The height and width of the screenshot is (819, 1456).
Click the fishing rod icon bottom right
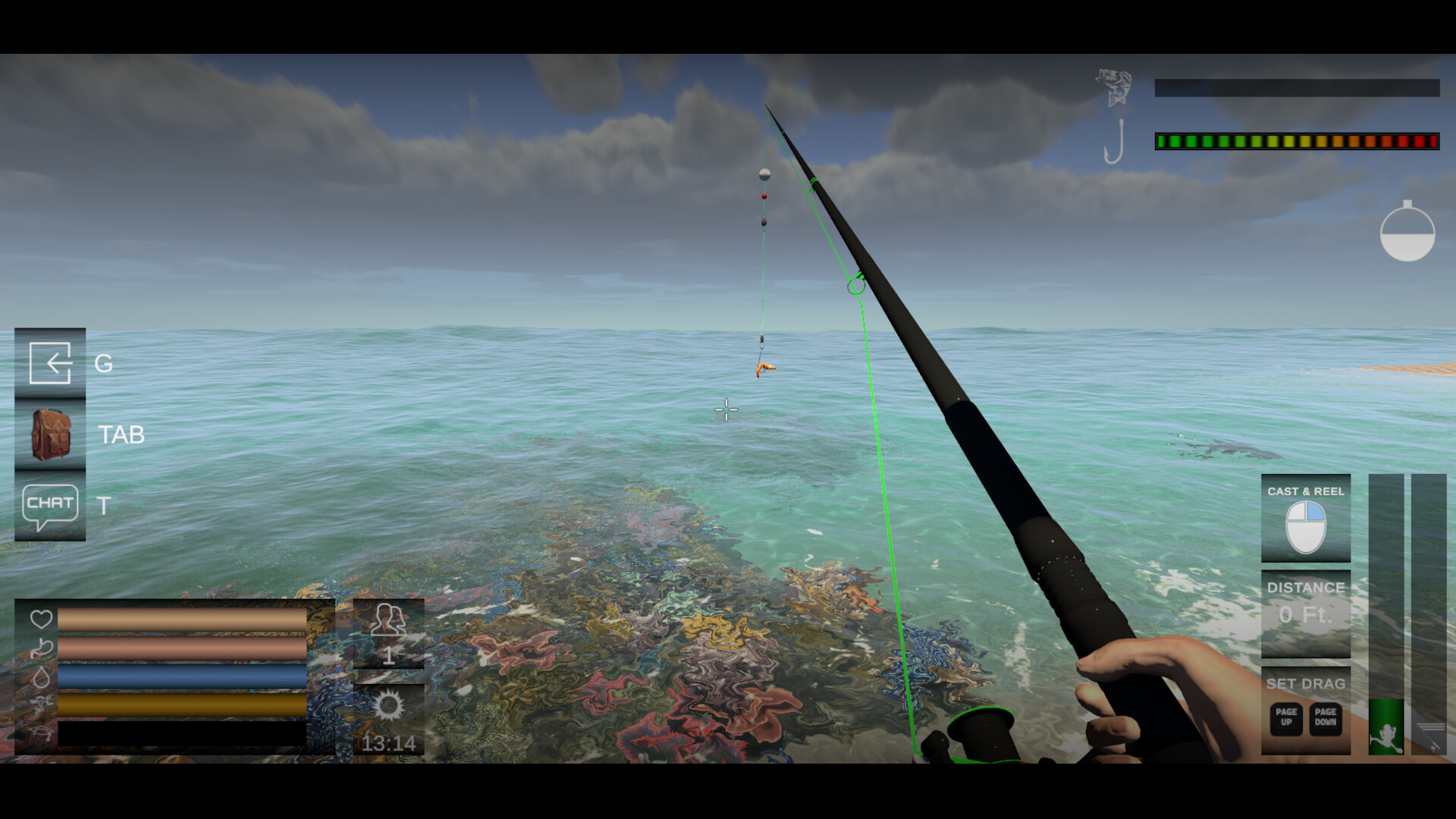click(1431, 736)
